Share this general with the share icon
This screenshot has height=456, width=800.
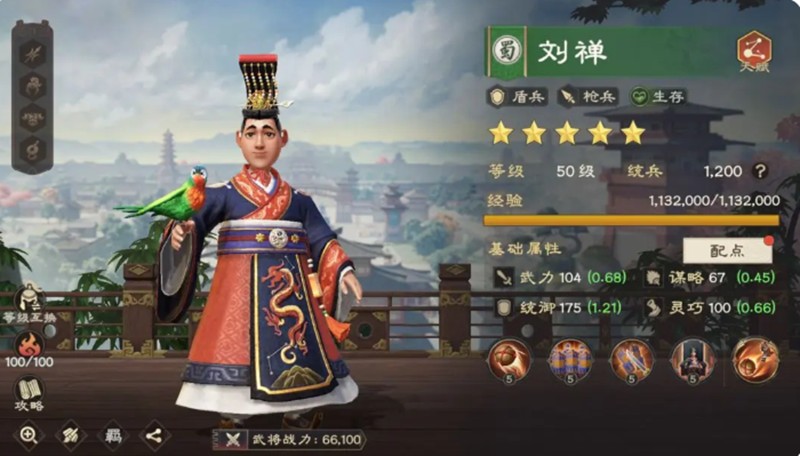coord(153,435)
